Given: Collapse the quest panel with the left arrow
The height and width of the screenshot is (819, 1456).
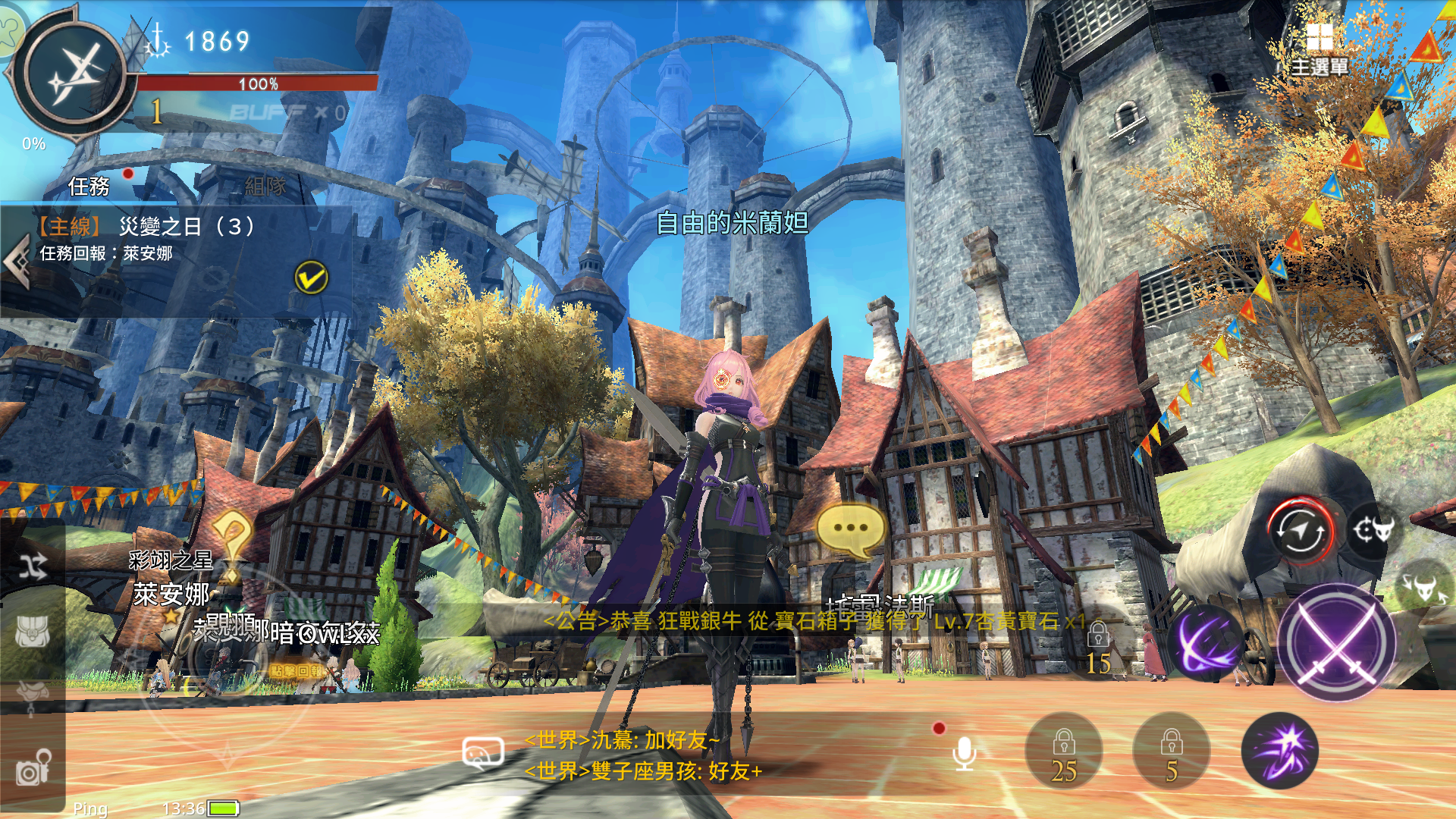Looking at the screenshot, I should [15, 262].
